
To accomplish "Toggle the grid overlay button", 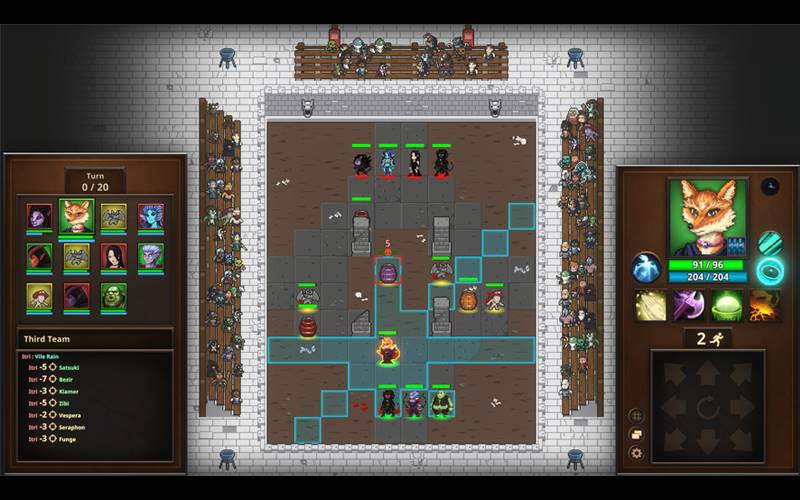I will [636, 415].
